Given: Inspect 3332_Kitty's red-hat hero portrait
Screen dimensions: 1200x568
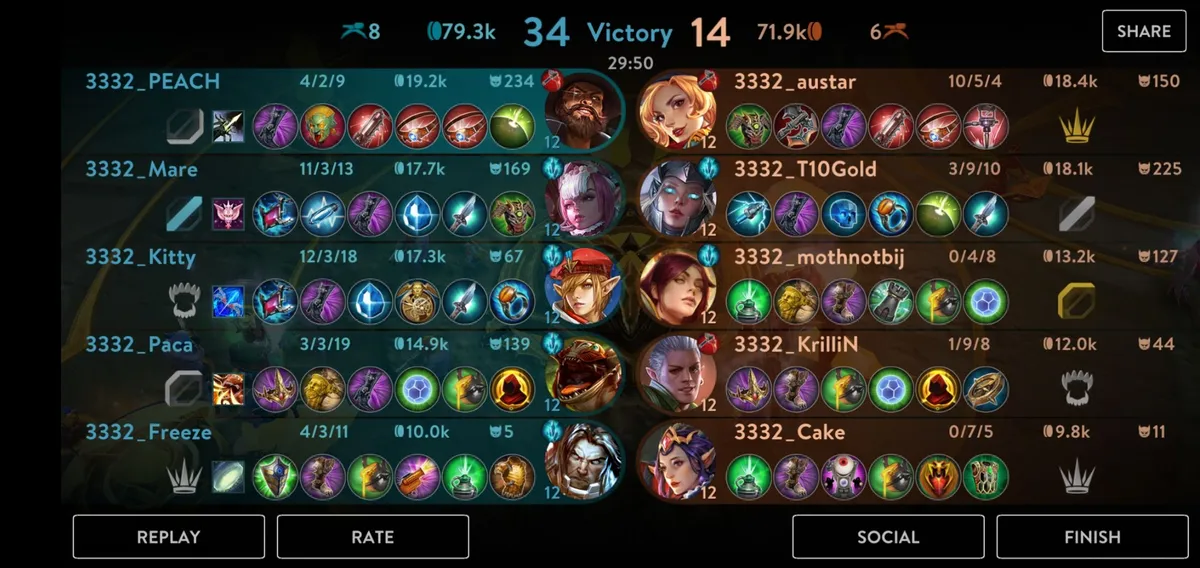Looking at the screenshot, I should tap(582, 286).
